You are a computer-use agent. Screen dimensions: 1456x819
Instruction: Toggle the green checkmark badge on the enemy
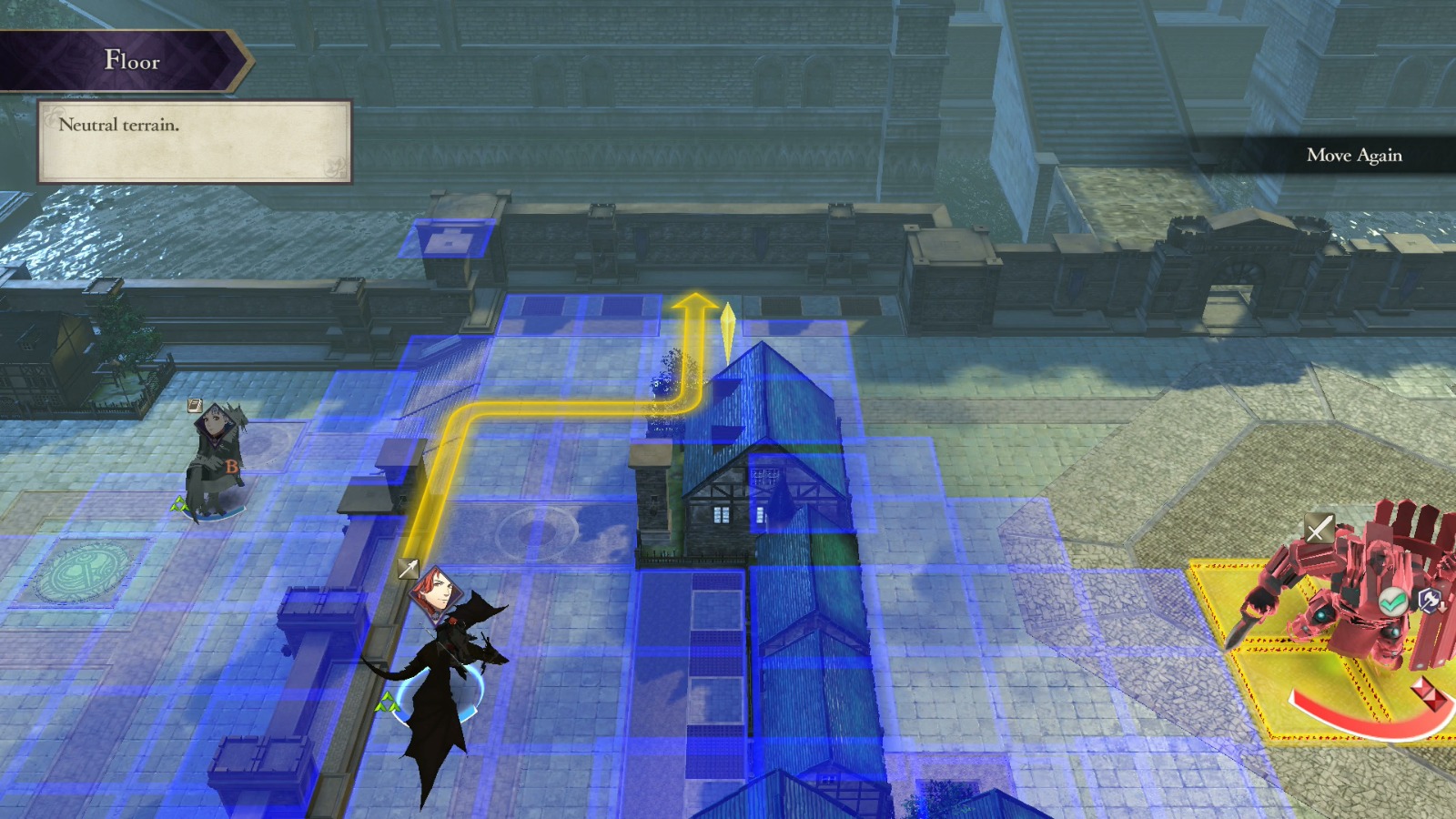click(x=1392, y=600)
